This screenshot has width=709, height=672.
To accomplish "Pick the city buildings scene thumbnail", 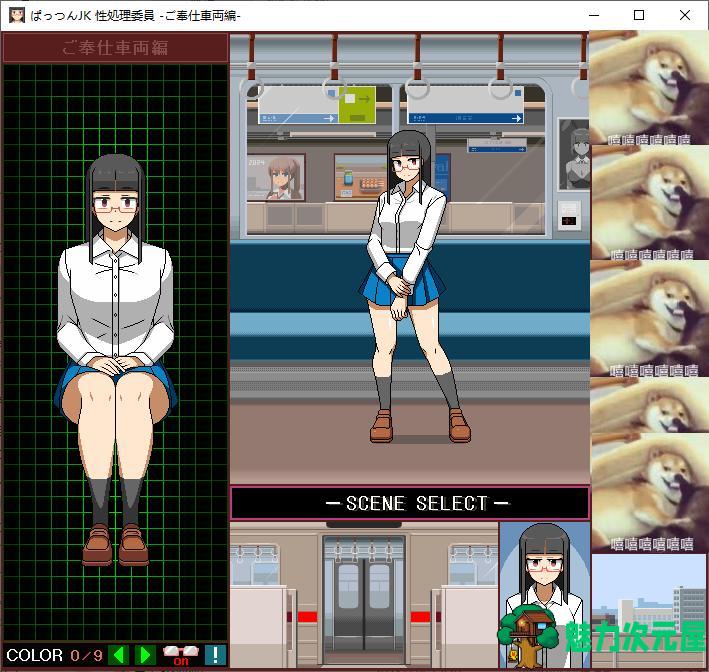I will [649, 610].
